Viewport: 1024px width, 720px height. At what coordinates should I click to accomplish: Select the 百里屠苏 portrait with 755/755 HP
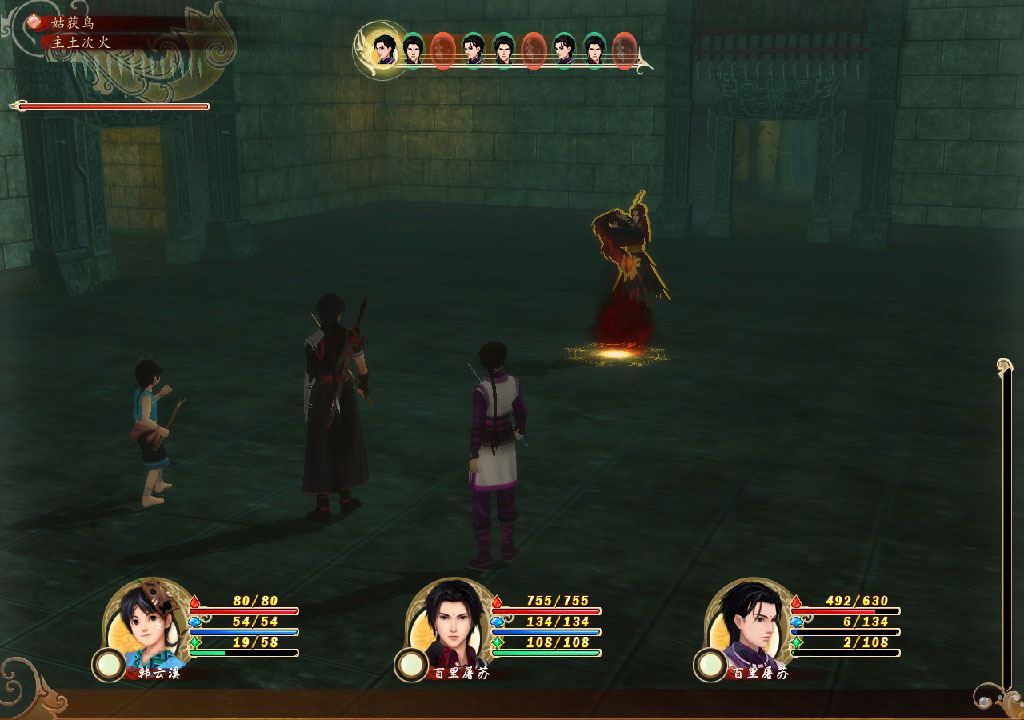447,620
